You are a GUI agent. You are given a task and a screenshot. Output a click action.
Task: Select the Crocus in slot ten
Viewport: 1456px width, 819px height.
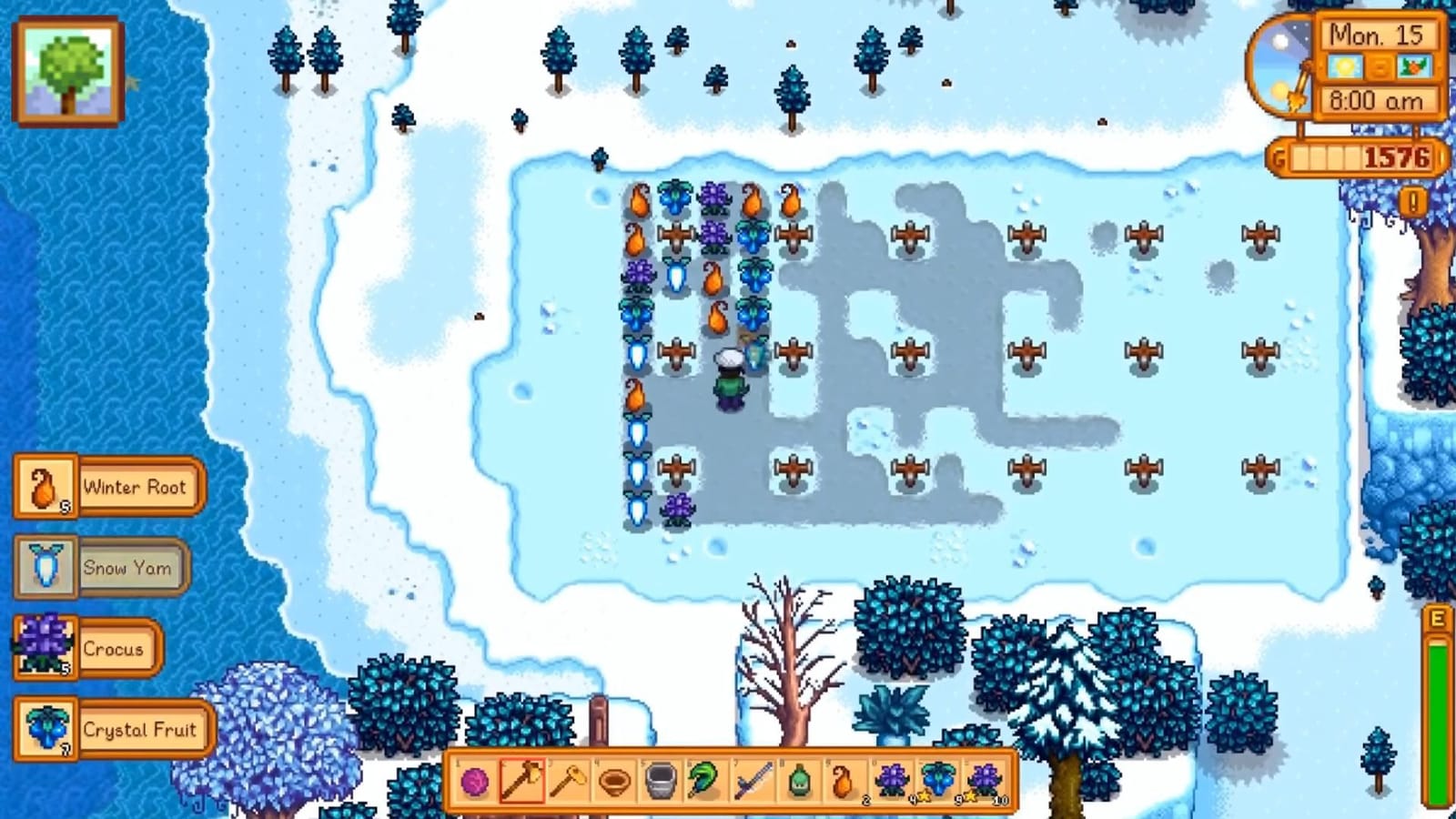click(x=894, y=781)
